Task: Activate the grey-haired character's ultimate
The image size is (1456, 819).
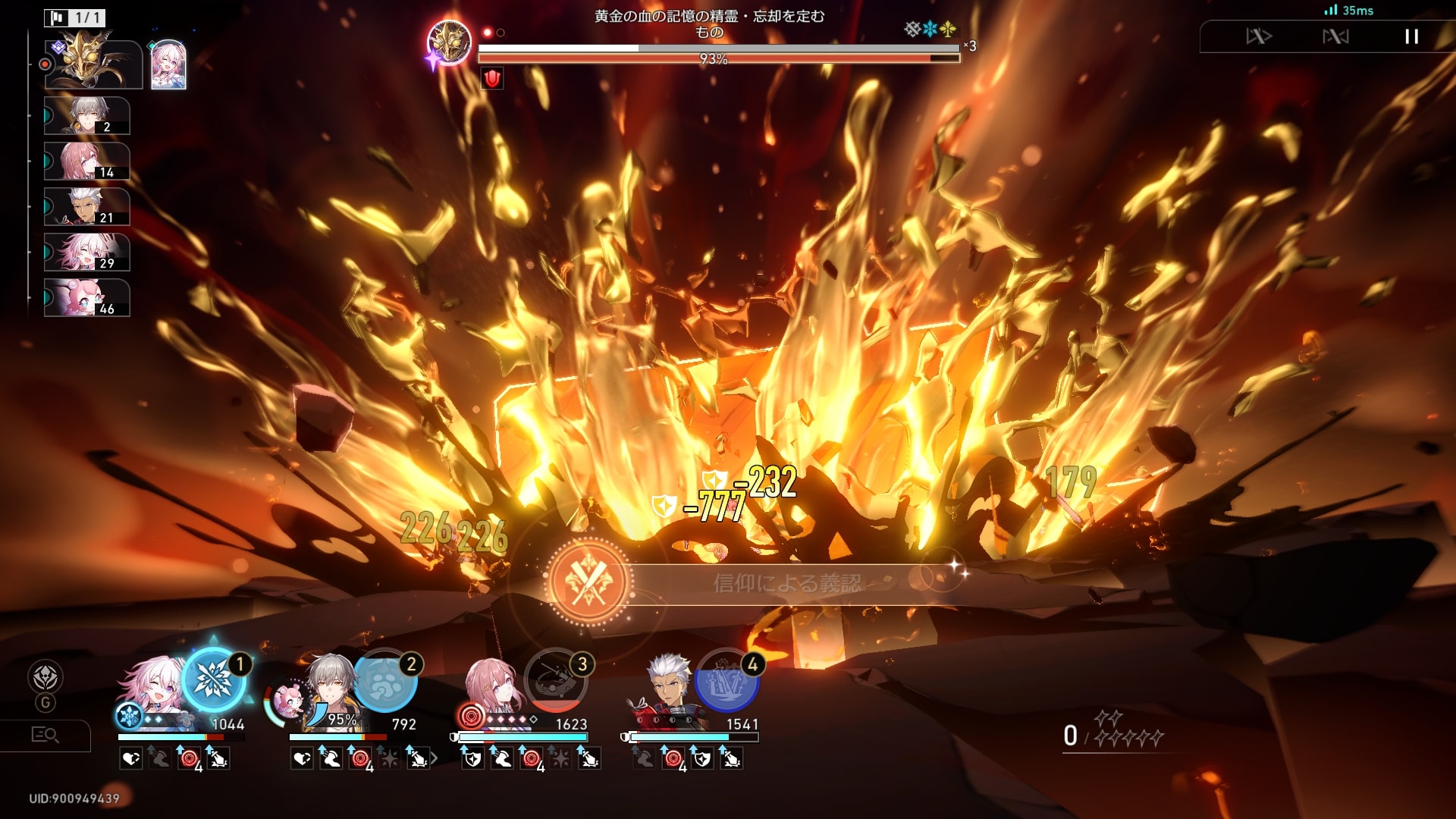Action: pyautogui.click(x=385, y=680)
